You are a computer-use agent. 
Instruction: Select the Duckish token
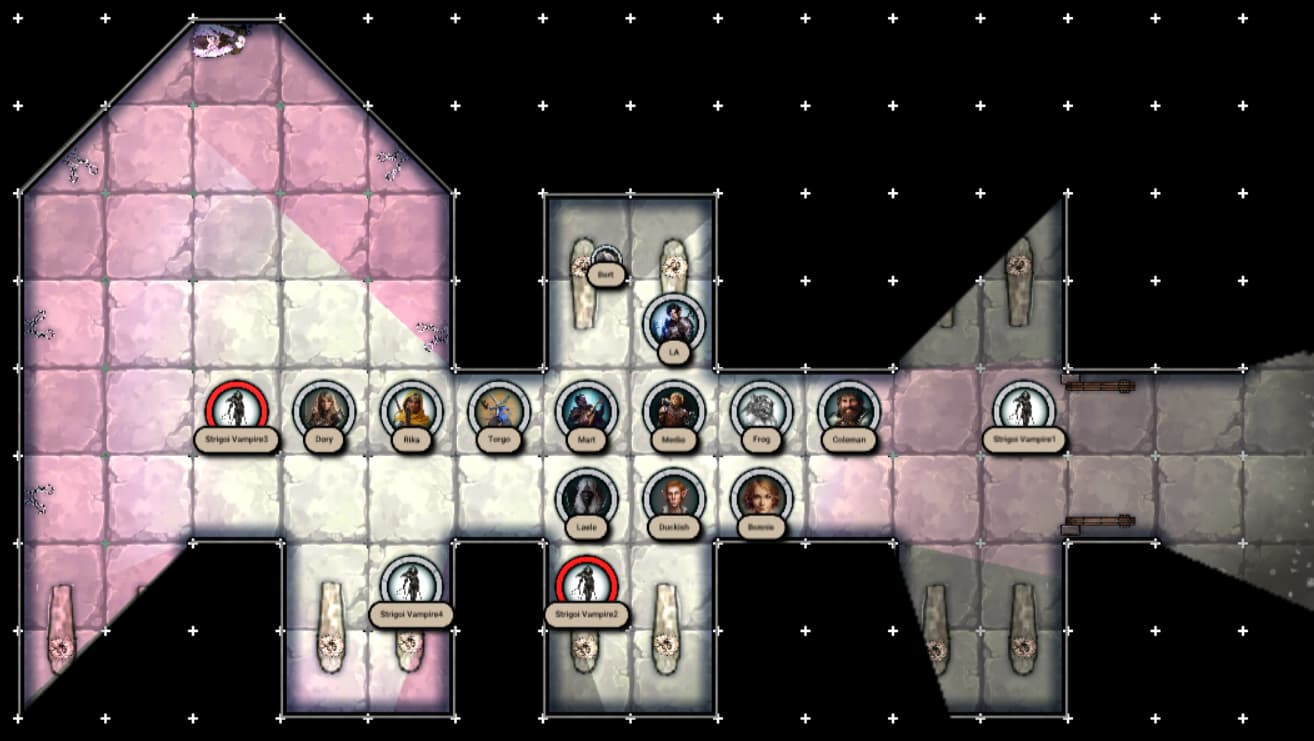(673, 497)
